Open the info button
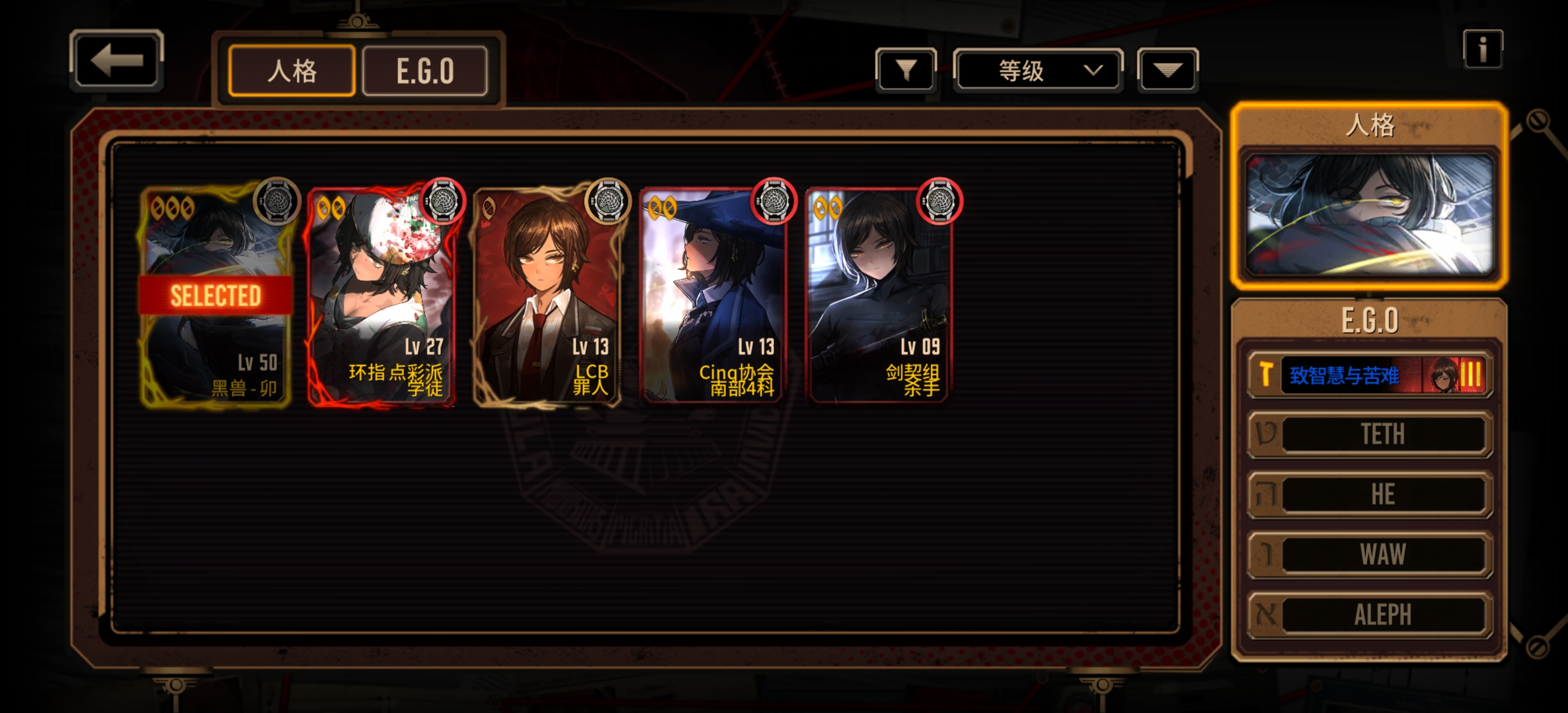The width and height of the screenshot is (1568, 713). pyautogui.click(x=1482, y=49)
